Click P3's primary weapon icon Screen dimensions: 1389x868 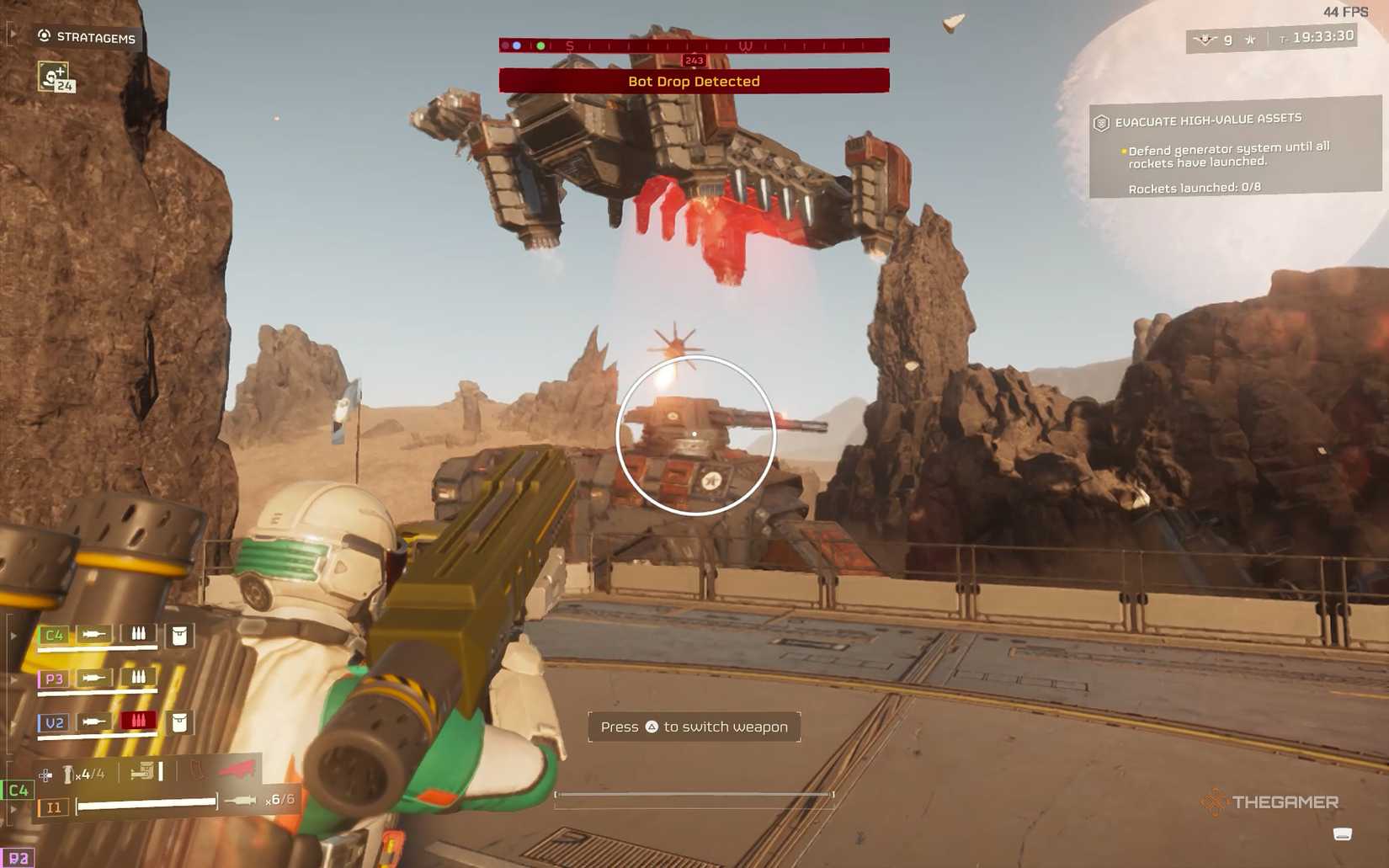(95, 677)
